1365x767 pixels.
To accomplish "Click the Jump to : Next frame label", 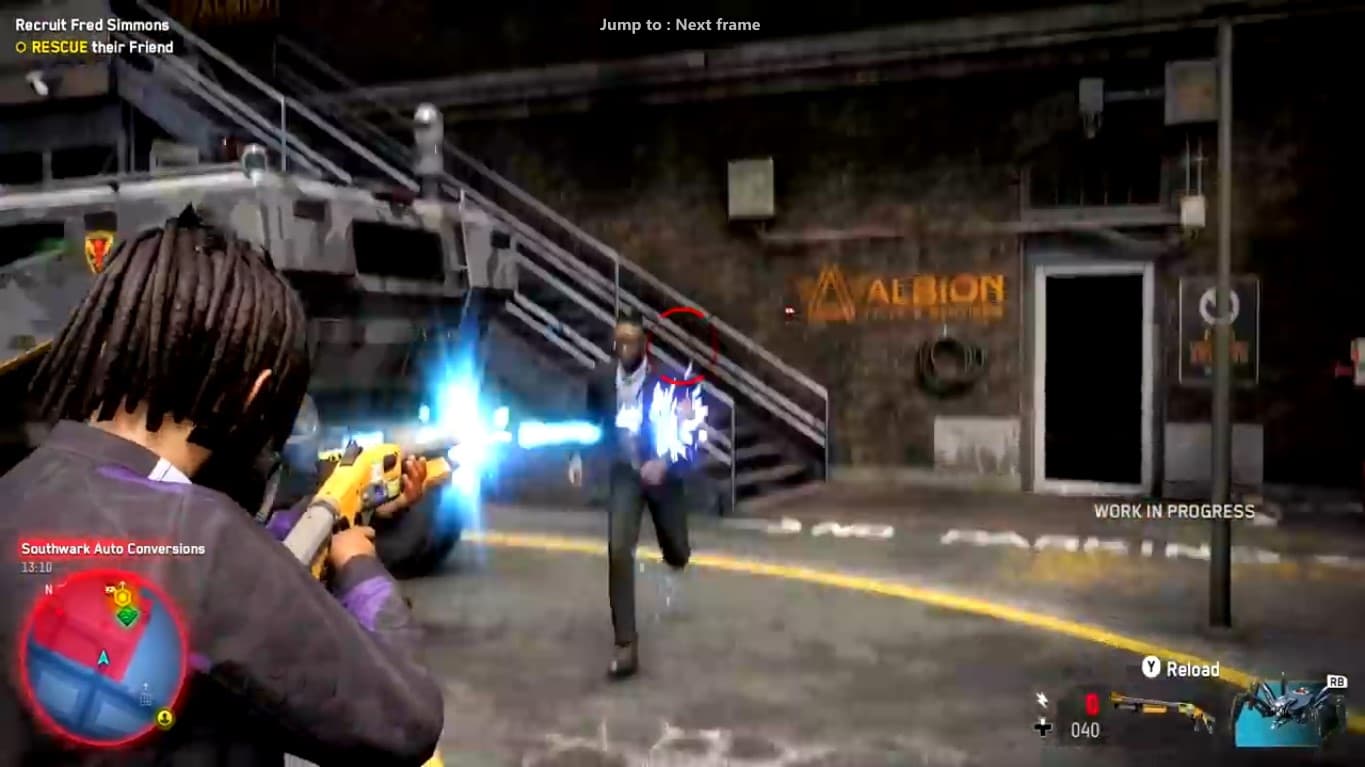I will [x=679, y=25].
